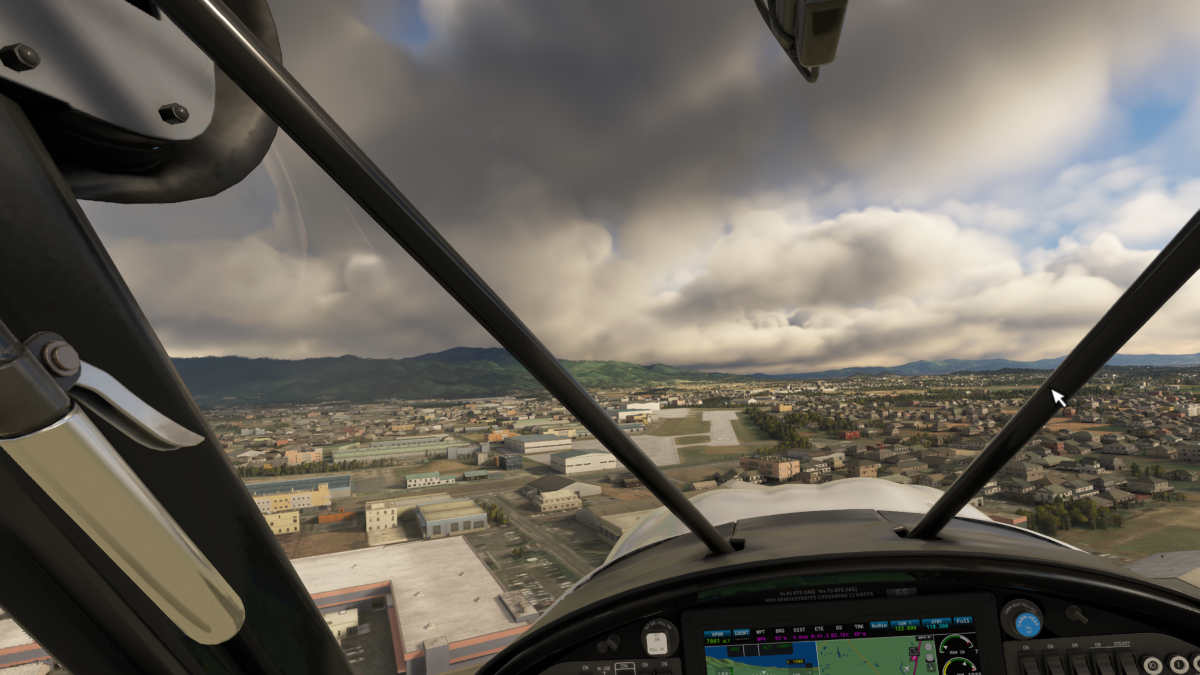Select the COM 1 active frequency

(x=906, y=625)
